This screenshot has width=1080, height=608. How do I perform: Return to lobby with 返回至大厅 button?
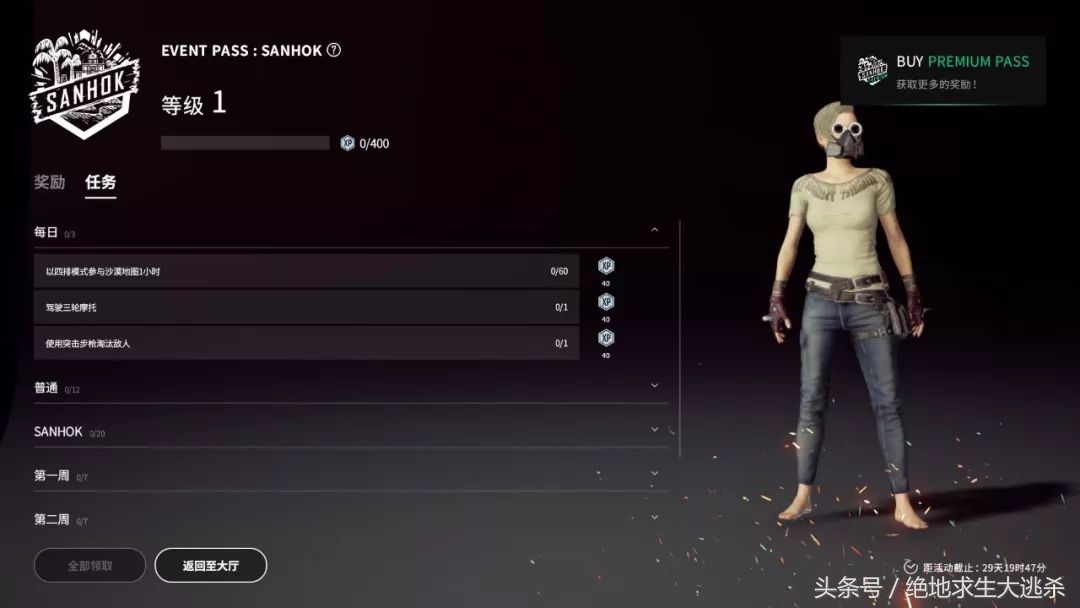click(x=210, y=566)
